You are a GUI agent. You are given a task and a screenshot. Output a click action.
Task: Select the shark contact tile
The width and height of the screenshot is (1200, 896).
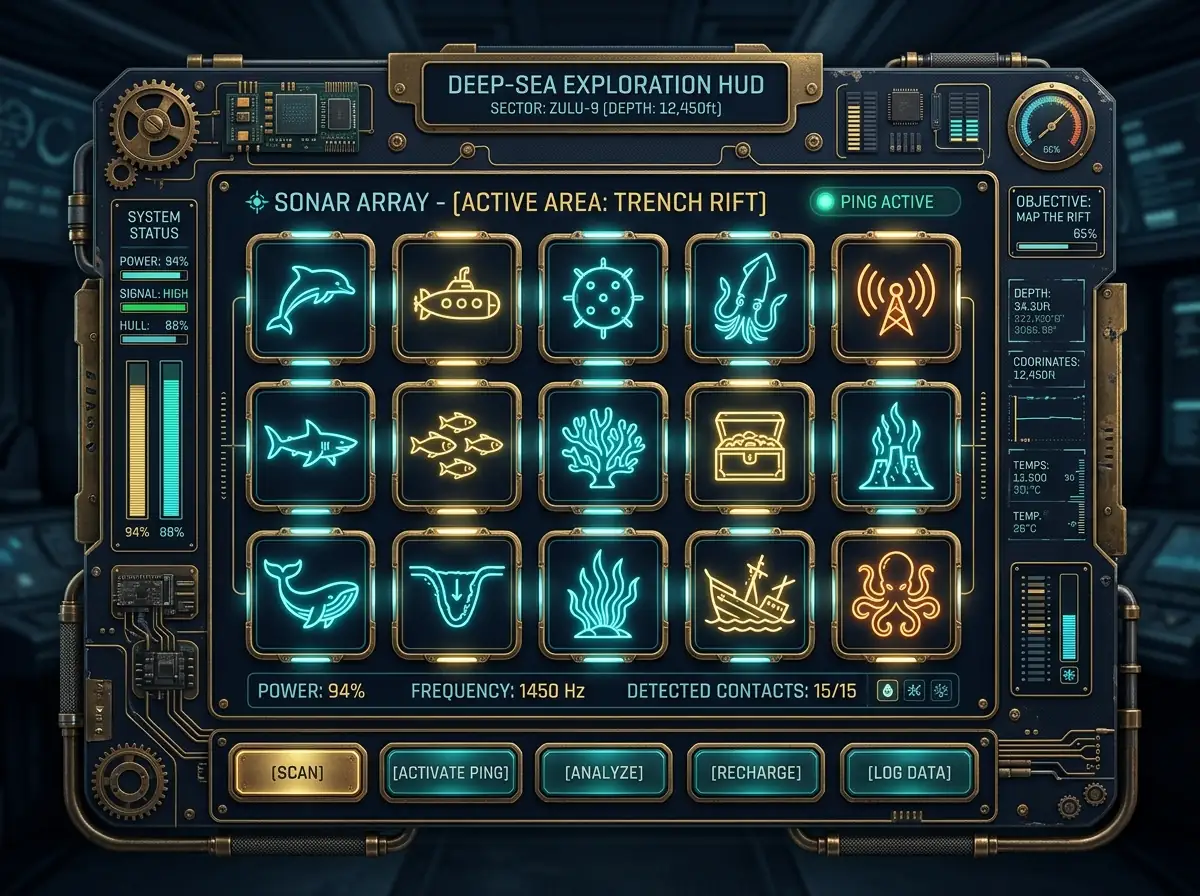click(310, 444)
